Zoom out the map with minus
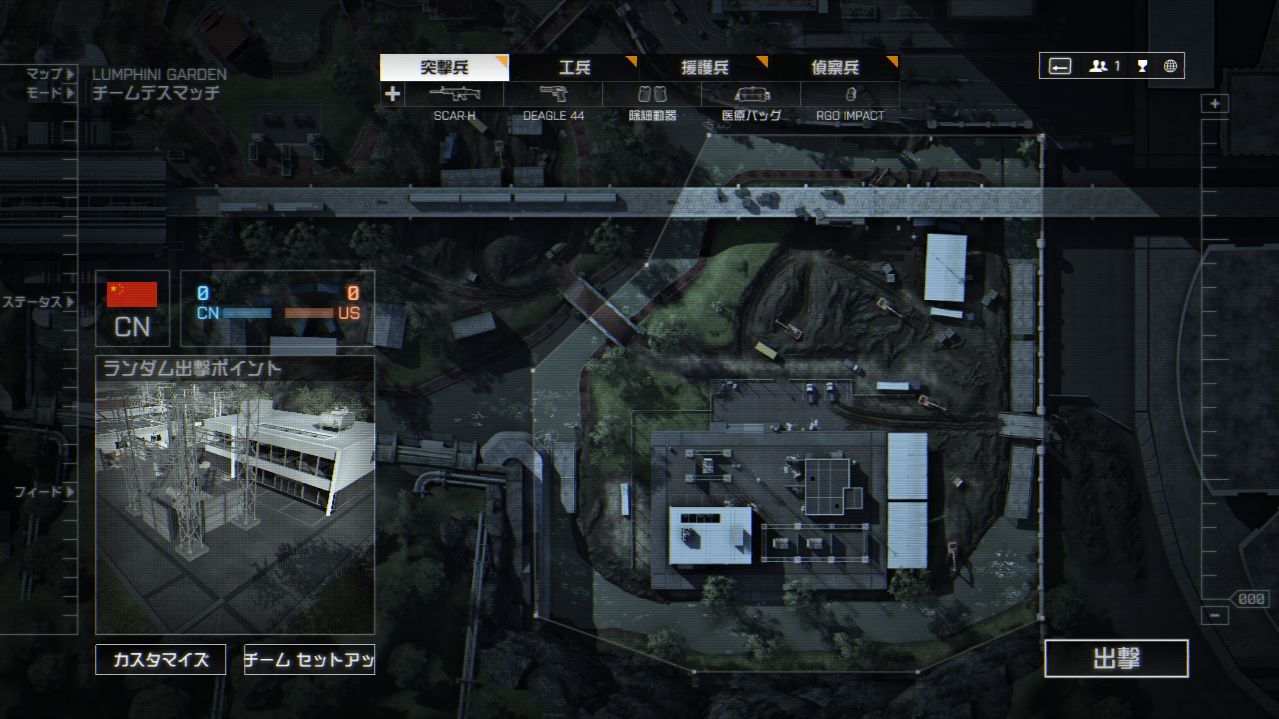Screen dimensions: 1279x719 click(x=1215, y=616)
